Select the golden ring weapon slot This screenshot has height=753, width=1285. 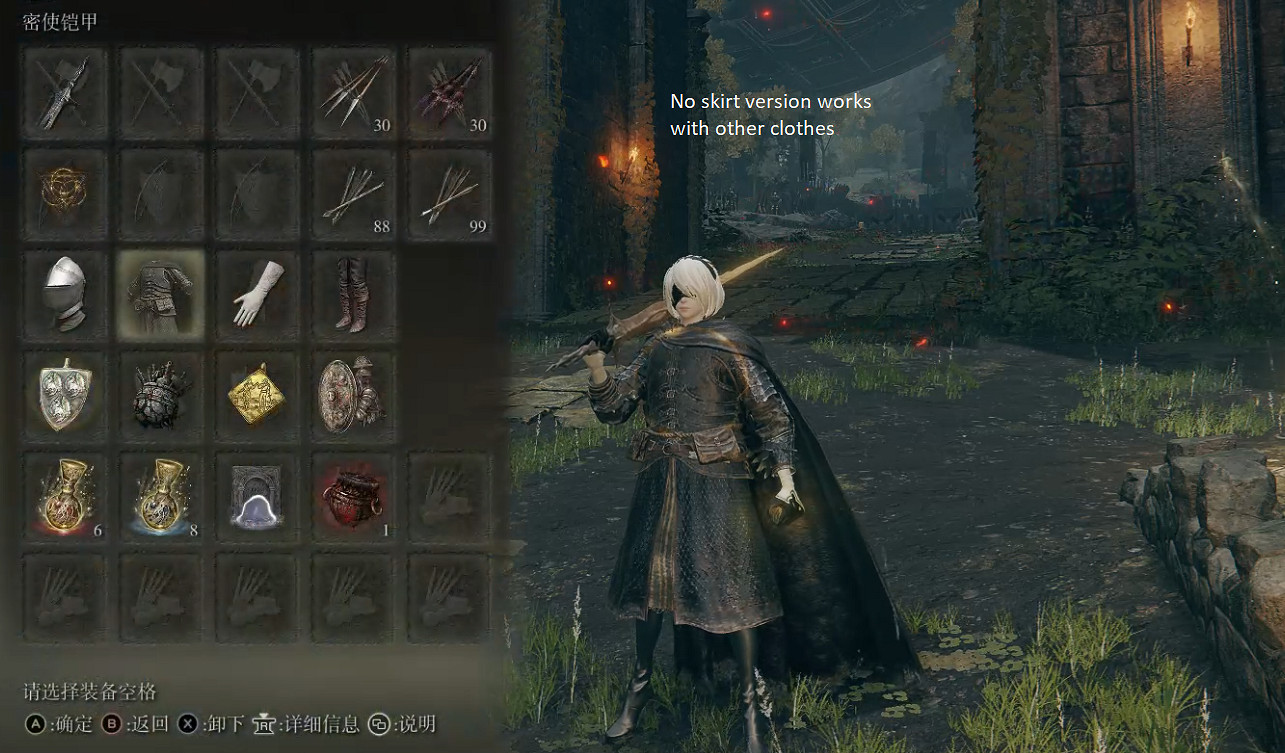pos(65,195)
